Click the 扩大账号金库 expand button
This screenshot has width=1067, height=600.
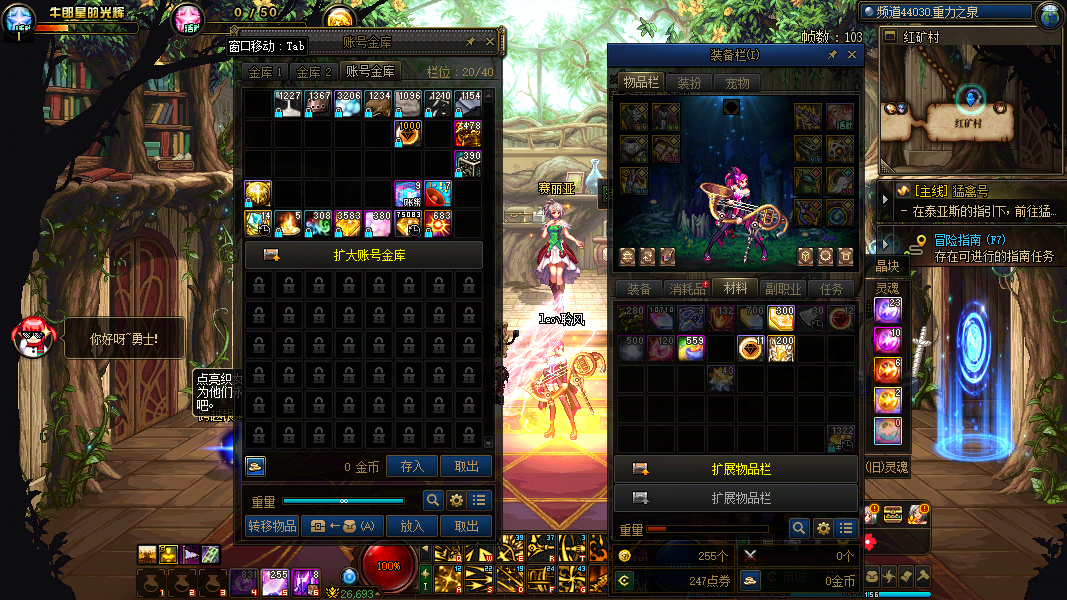pos(363,255)
